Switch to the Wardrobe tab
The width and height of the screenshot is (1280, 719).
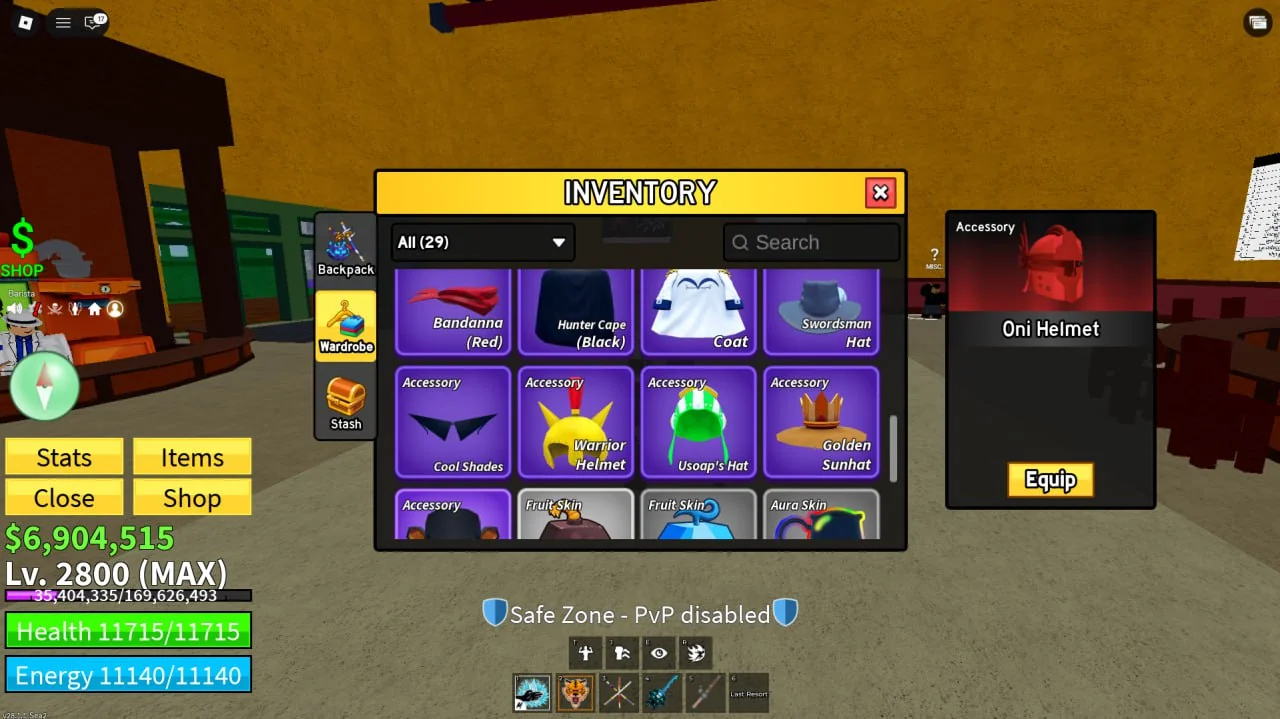[x=346, y=325]
